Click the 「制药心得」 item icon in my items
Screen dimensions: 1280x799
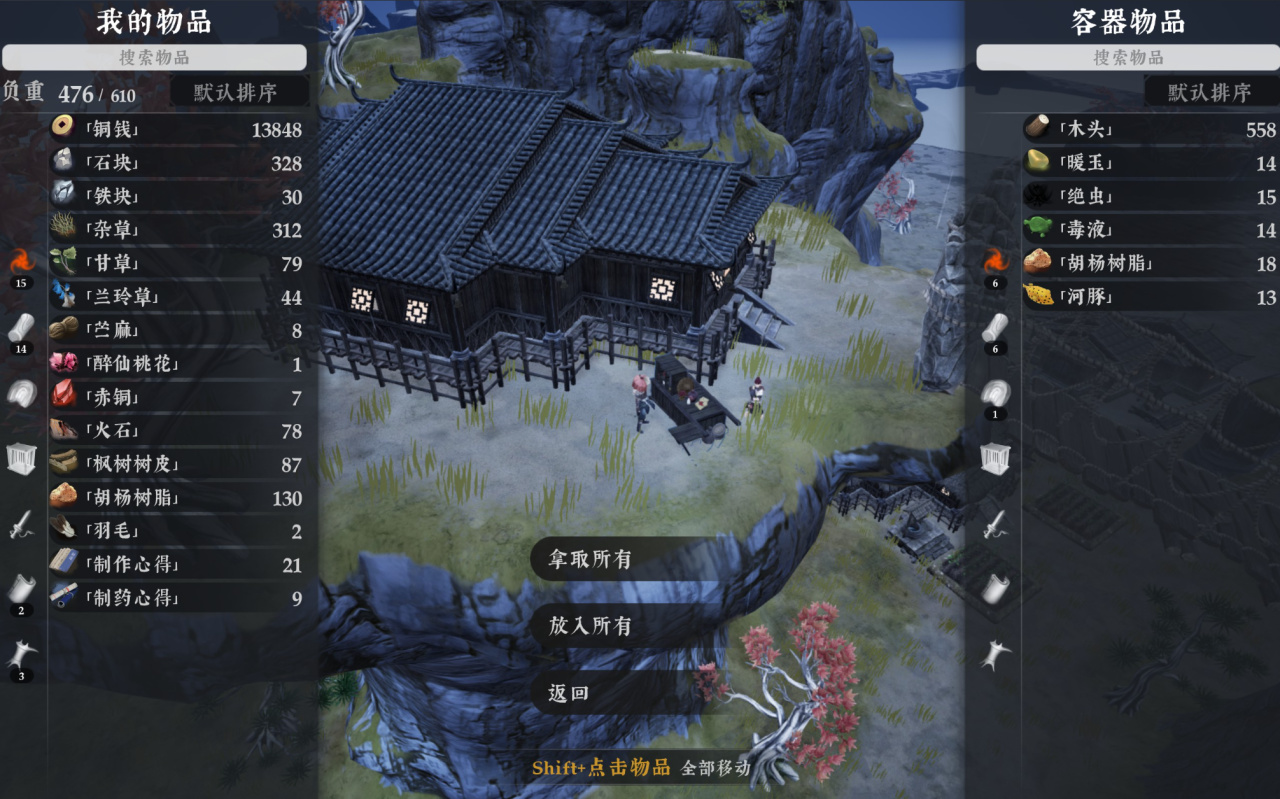click(63, 597)
